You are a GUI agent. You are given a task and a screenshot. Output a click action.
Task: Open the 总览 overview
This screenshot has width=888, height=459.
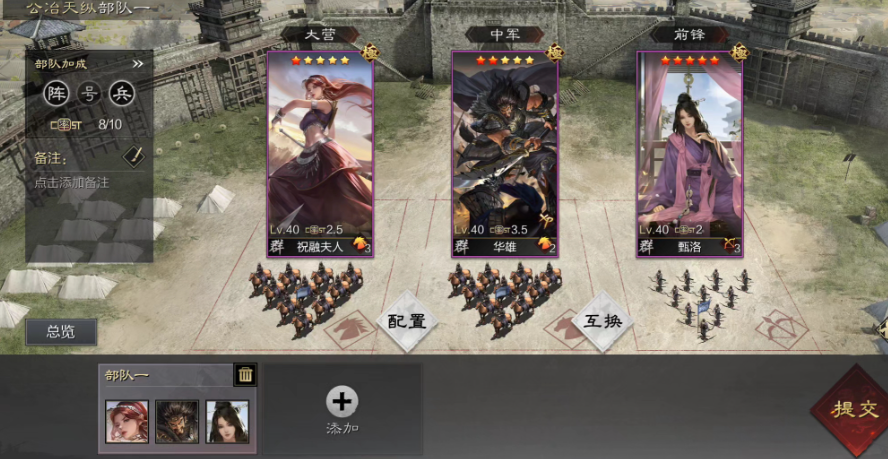[61, 332]
